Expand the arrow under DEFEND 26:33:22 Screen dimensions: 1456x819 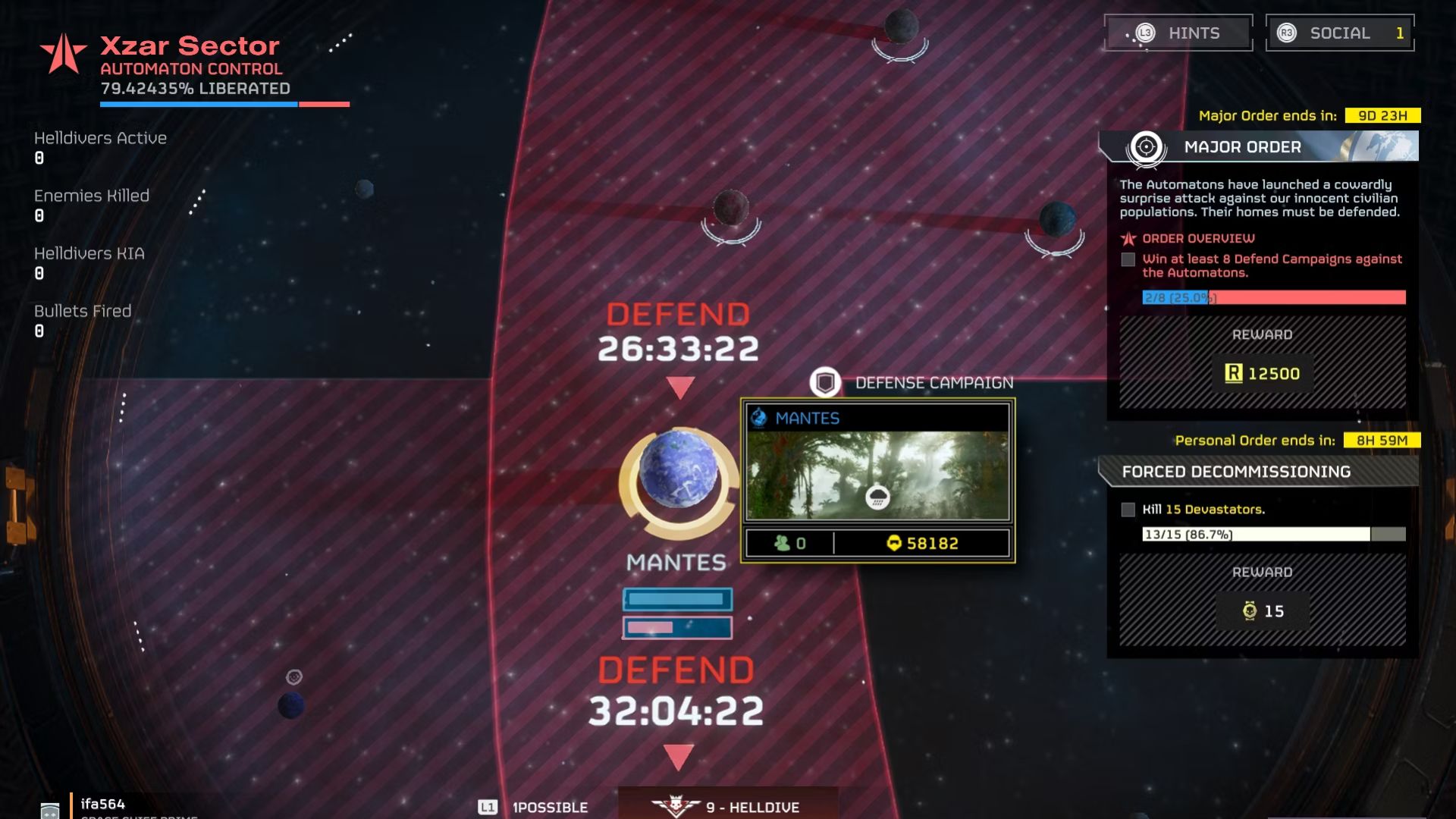click(x=679, y=388)
